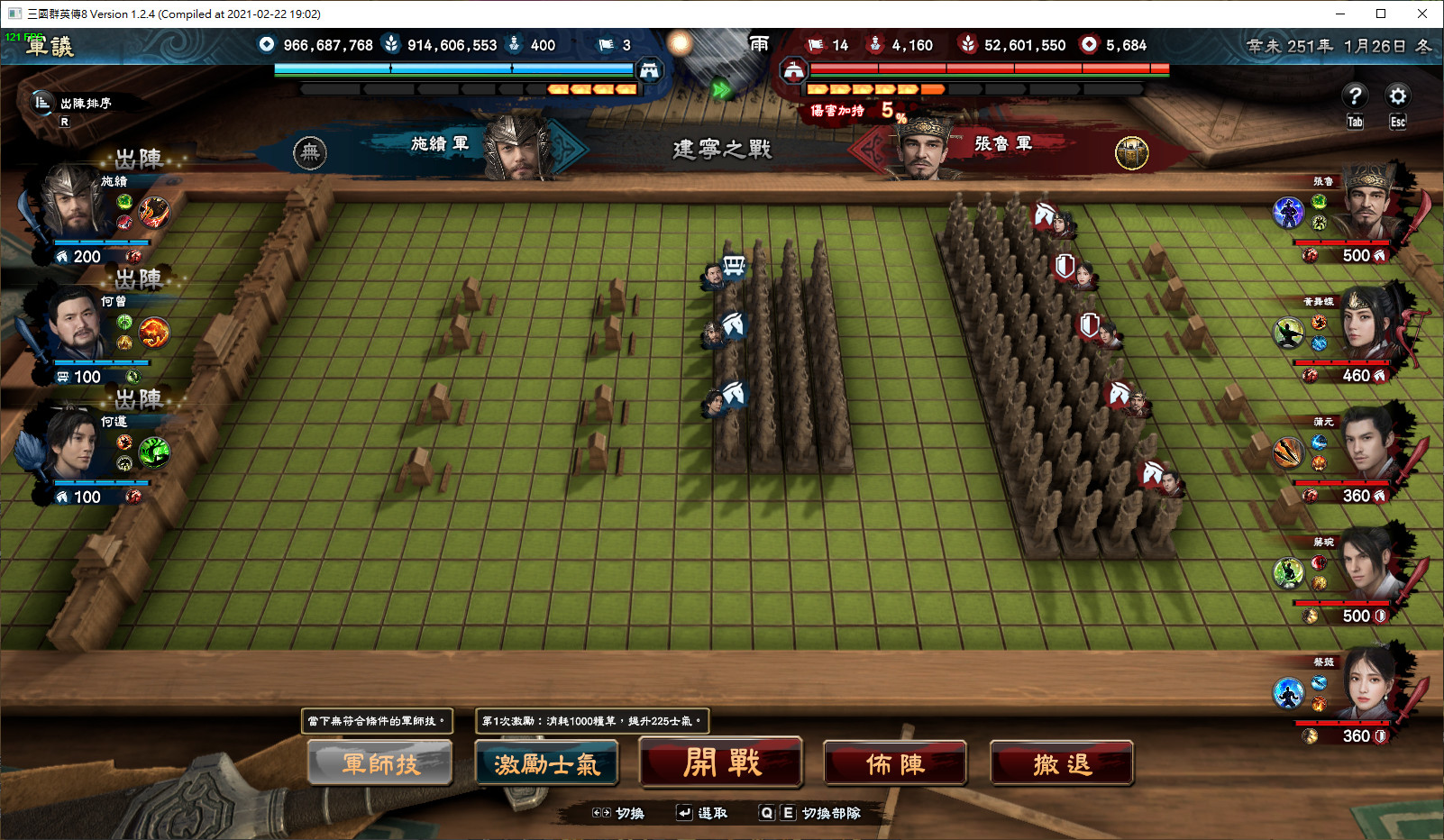The width and height of the screenshot is (1444, 840).
Task: Toggle 出陣 deployment status for 施績
Action: (142, 160)
